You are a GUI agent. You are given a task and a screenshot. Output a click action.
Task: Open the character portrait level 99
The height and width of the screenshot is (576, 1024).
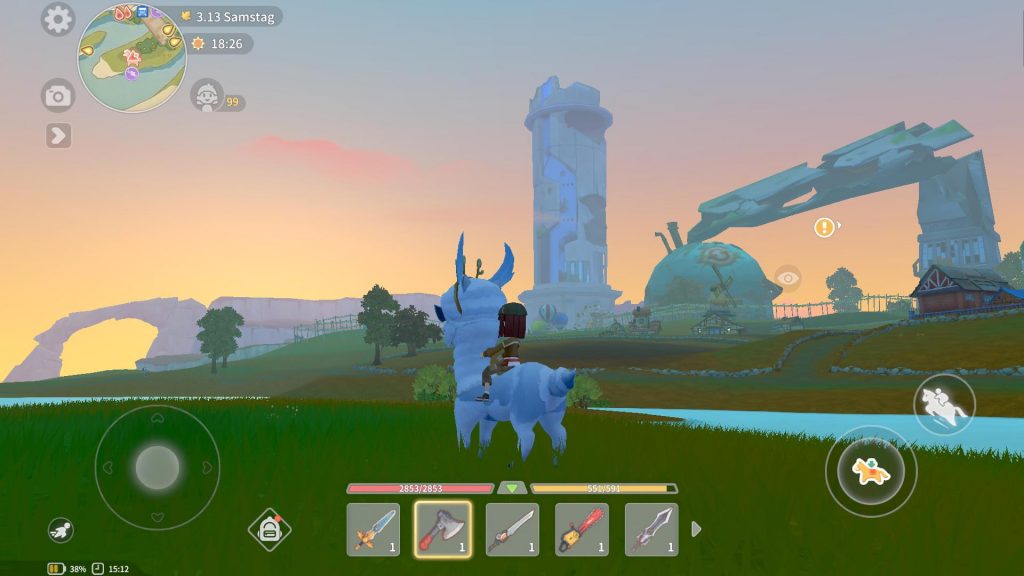click(x=207, y=96)
